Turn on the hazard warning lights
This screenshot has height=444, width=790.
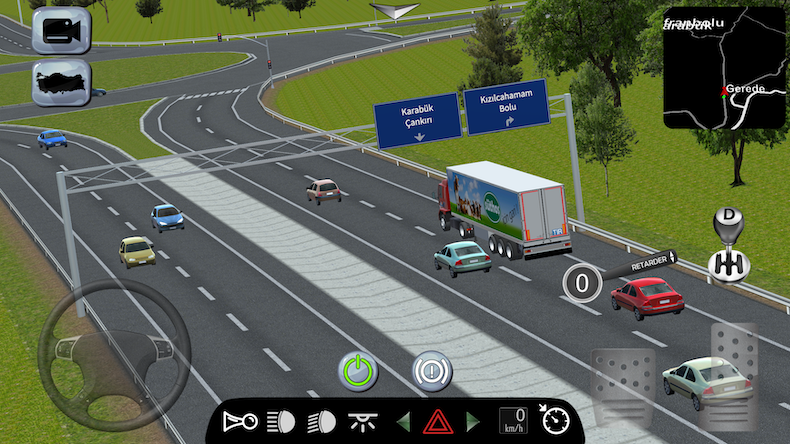point(437,421)
